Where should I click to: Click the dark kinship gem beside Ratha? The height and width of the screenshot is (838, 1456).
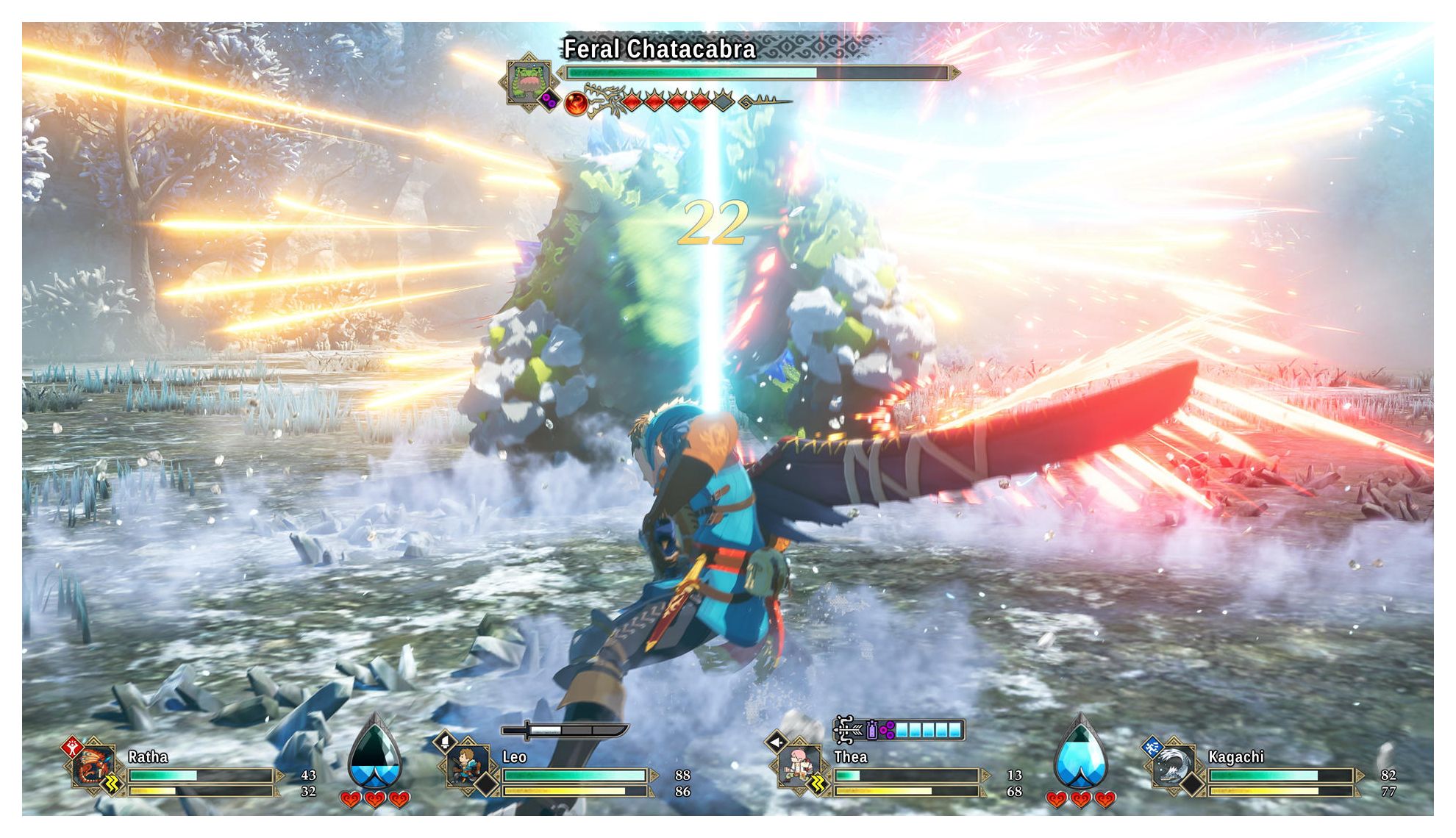[375, 753]
